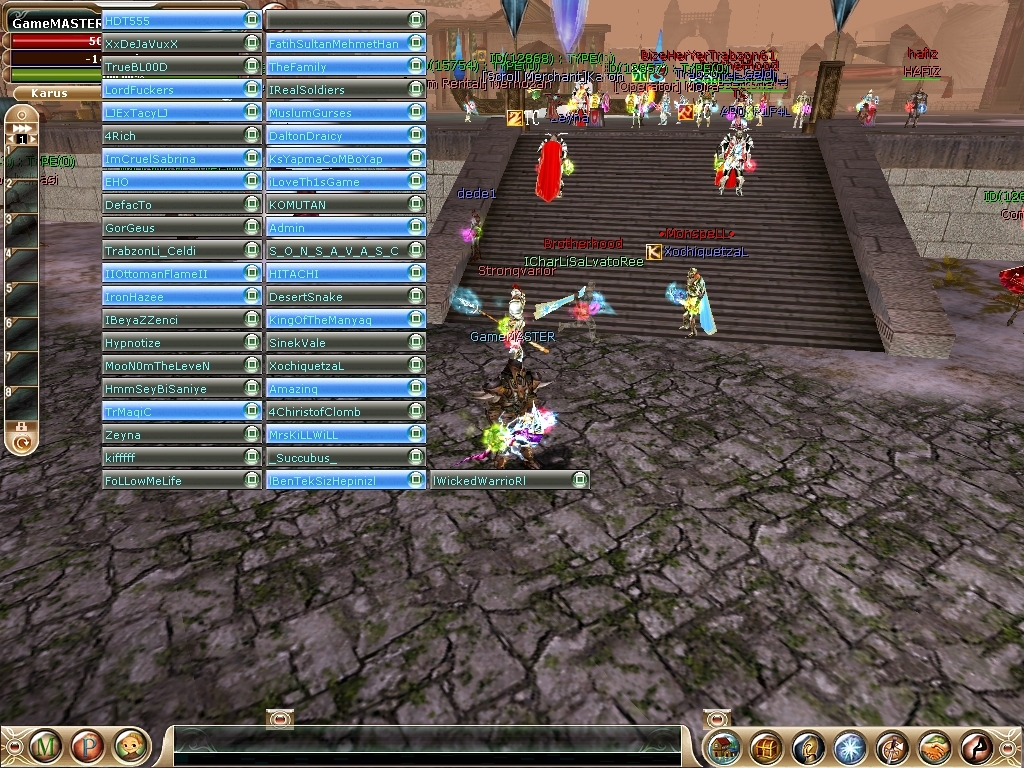Open the house icon in bottom bar
Image resolution: width=1024 pixels, height=768 pixels.
point(725,747)
